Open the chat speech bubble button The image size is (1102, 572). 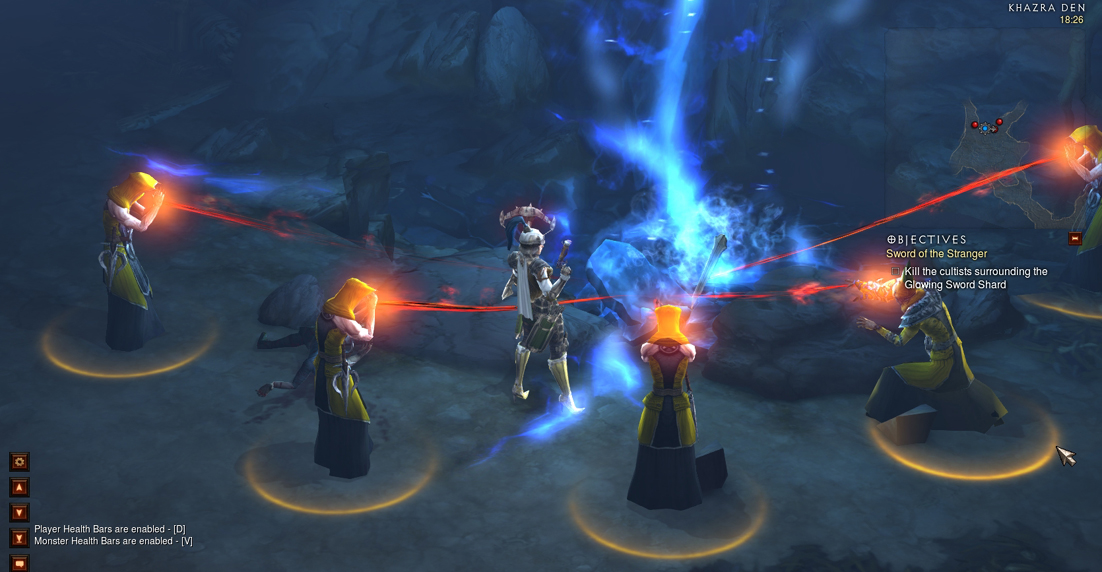(19, 563)
